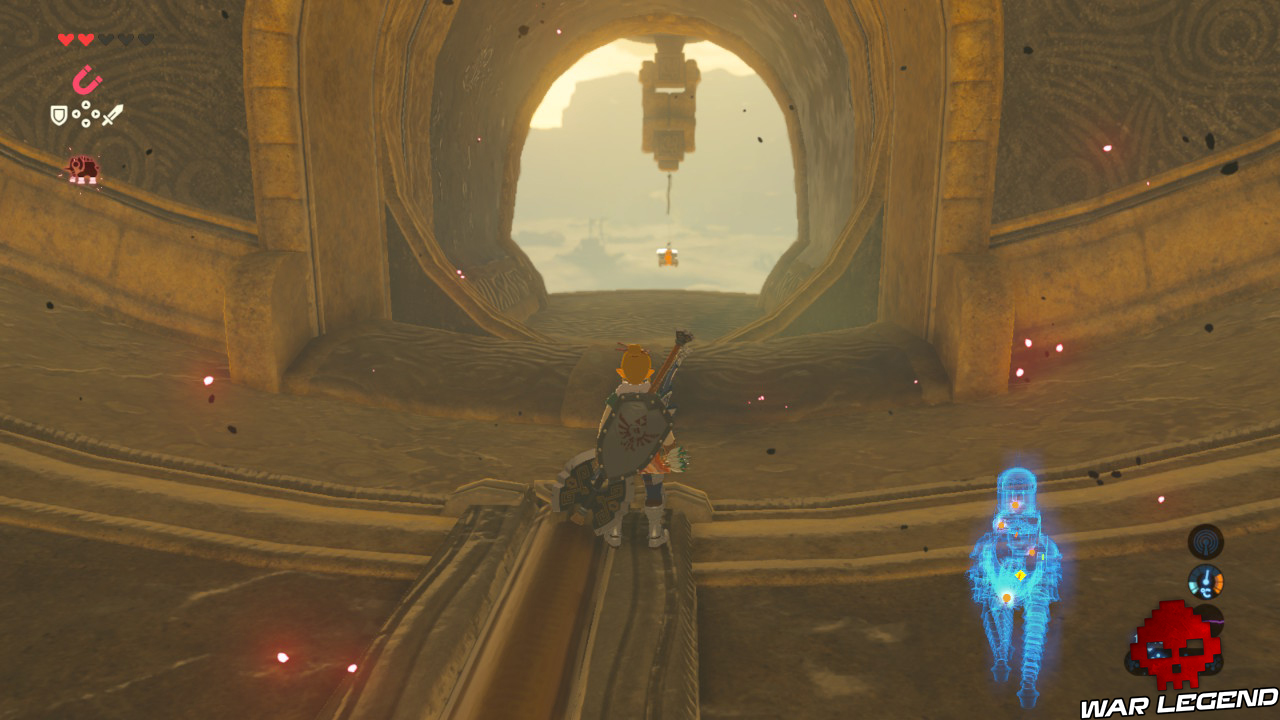Click the Sheikah sensor antenna icon
1280x720 pixels.
pyautogui.click(x=1207, y=540)
